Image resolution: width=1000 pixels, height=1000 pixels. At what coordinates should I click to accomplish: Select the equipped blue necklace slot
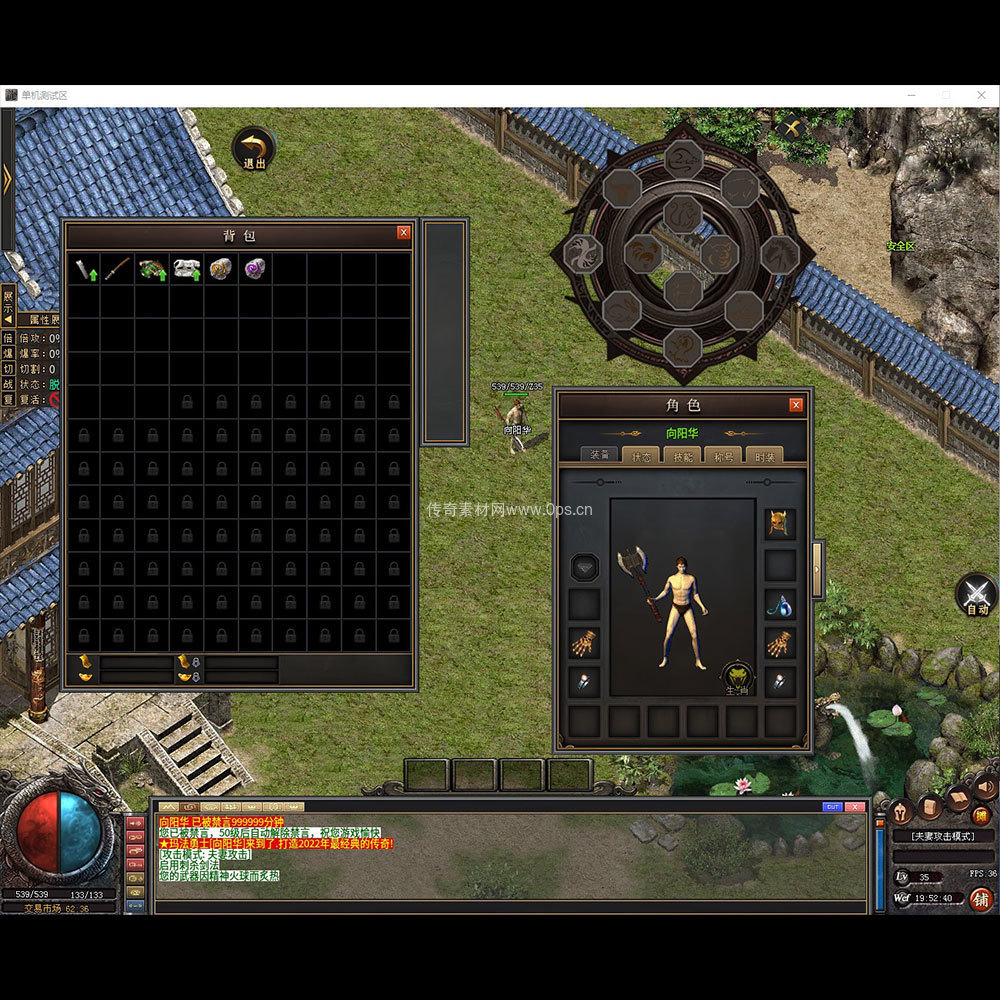point(780,604)
